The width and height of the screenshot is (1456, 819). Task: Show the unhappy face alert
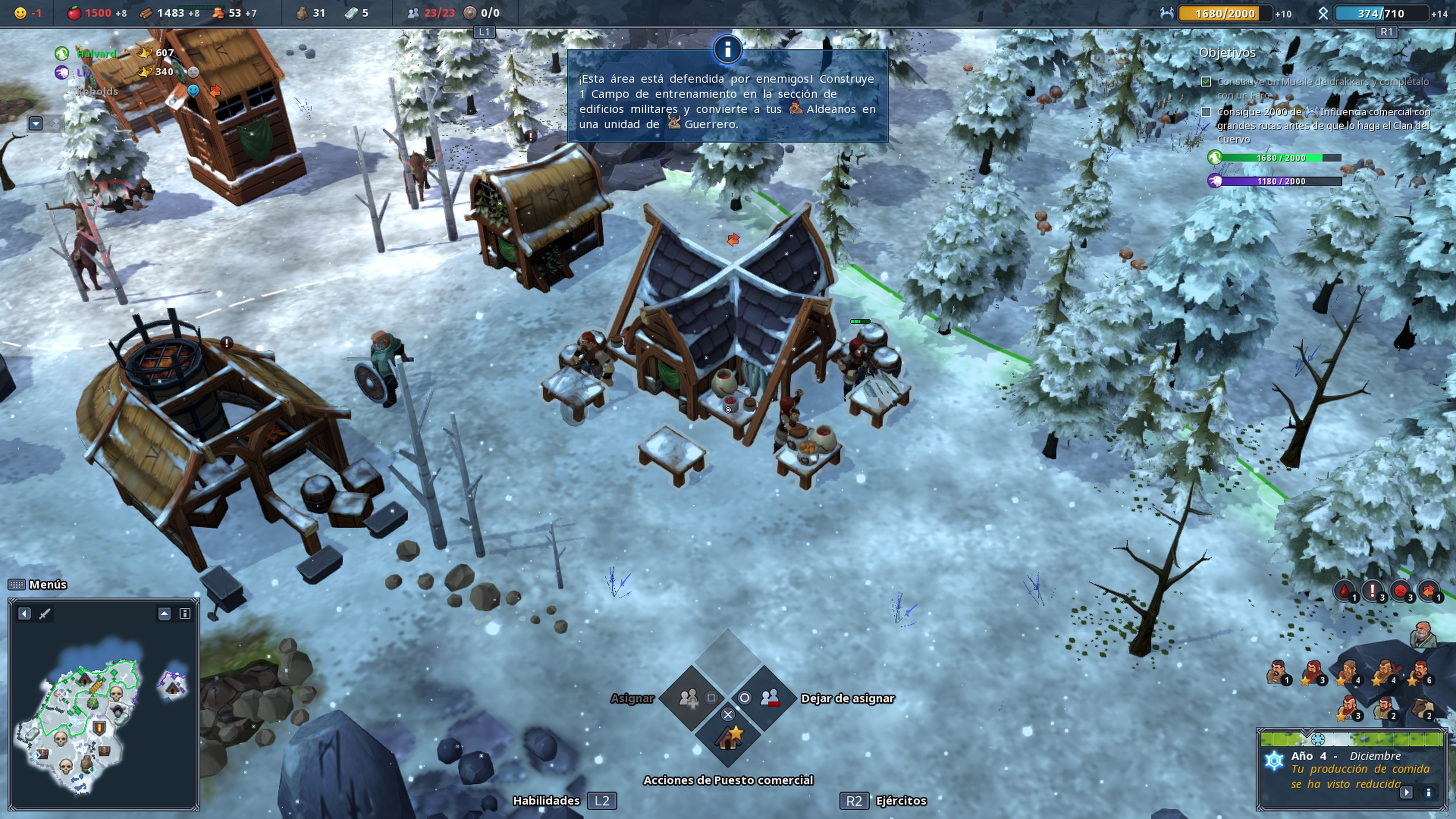pyautogui.click(x=1401, y=591)
